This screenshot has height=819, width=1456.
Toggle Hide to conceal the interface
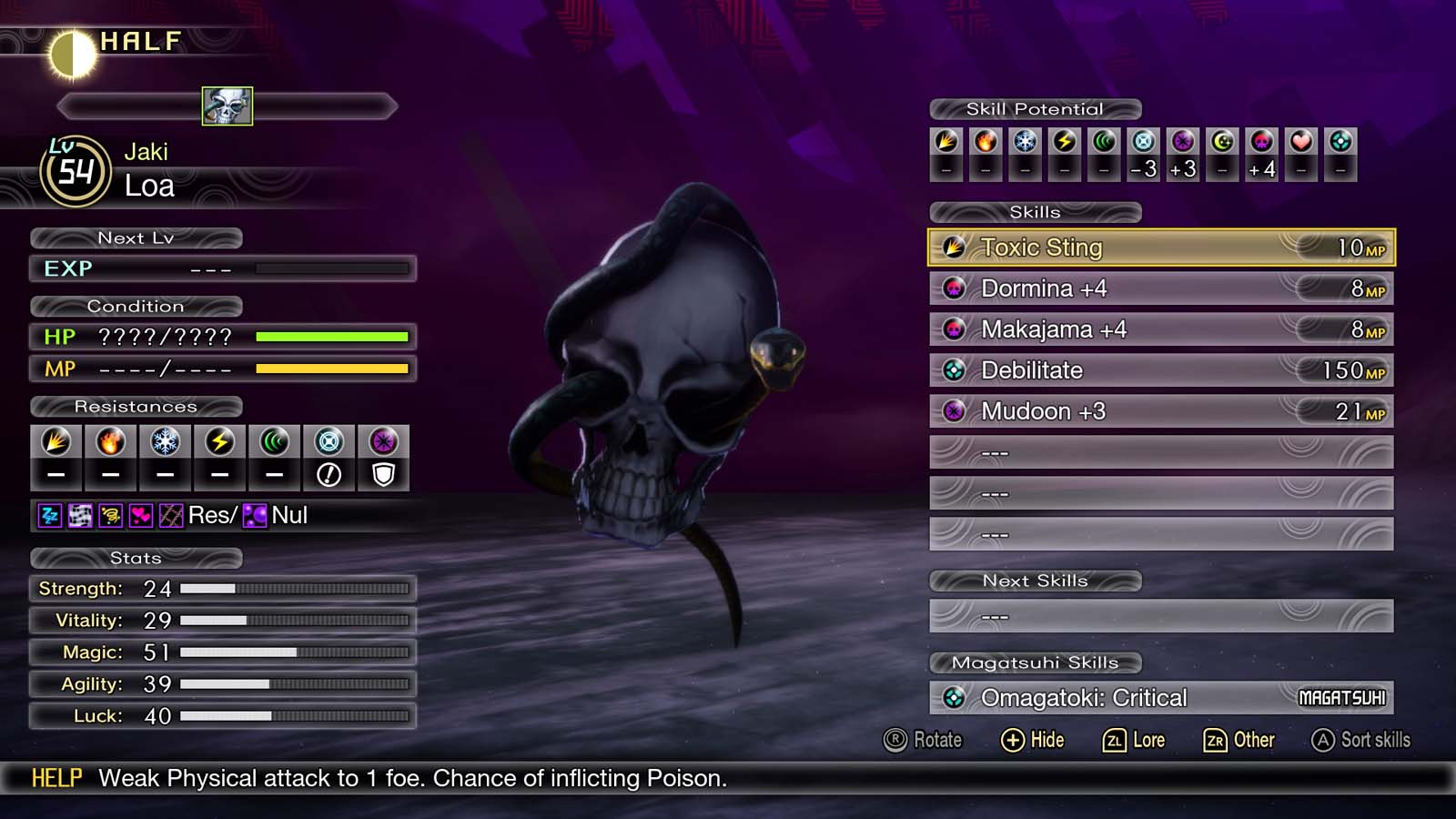coord(1034,740)
